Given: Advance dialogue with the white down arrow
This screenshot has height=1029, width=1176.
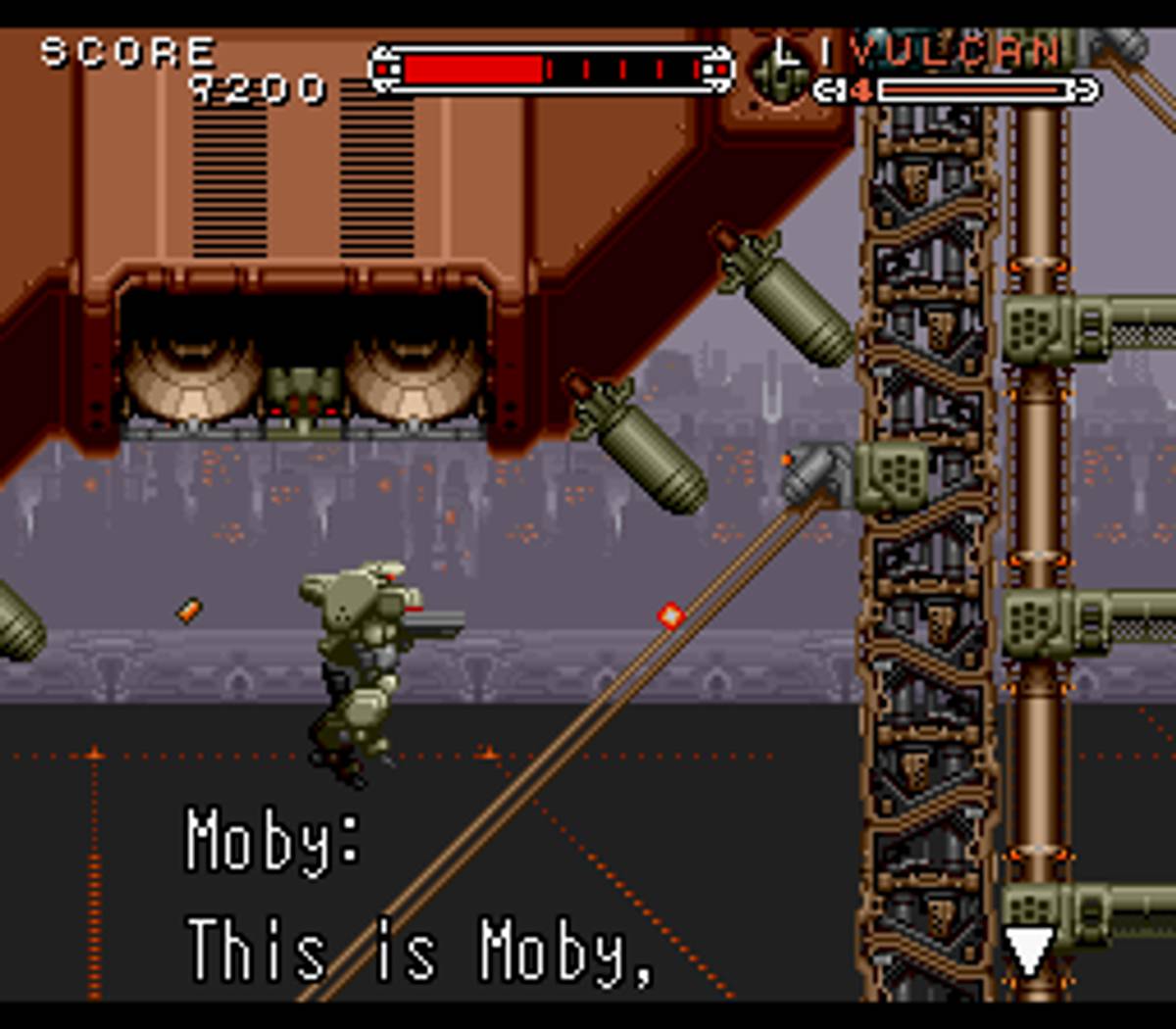Looking at the screenshot, I should click(1028, 950).
